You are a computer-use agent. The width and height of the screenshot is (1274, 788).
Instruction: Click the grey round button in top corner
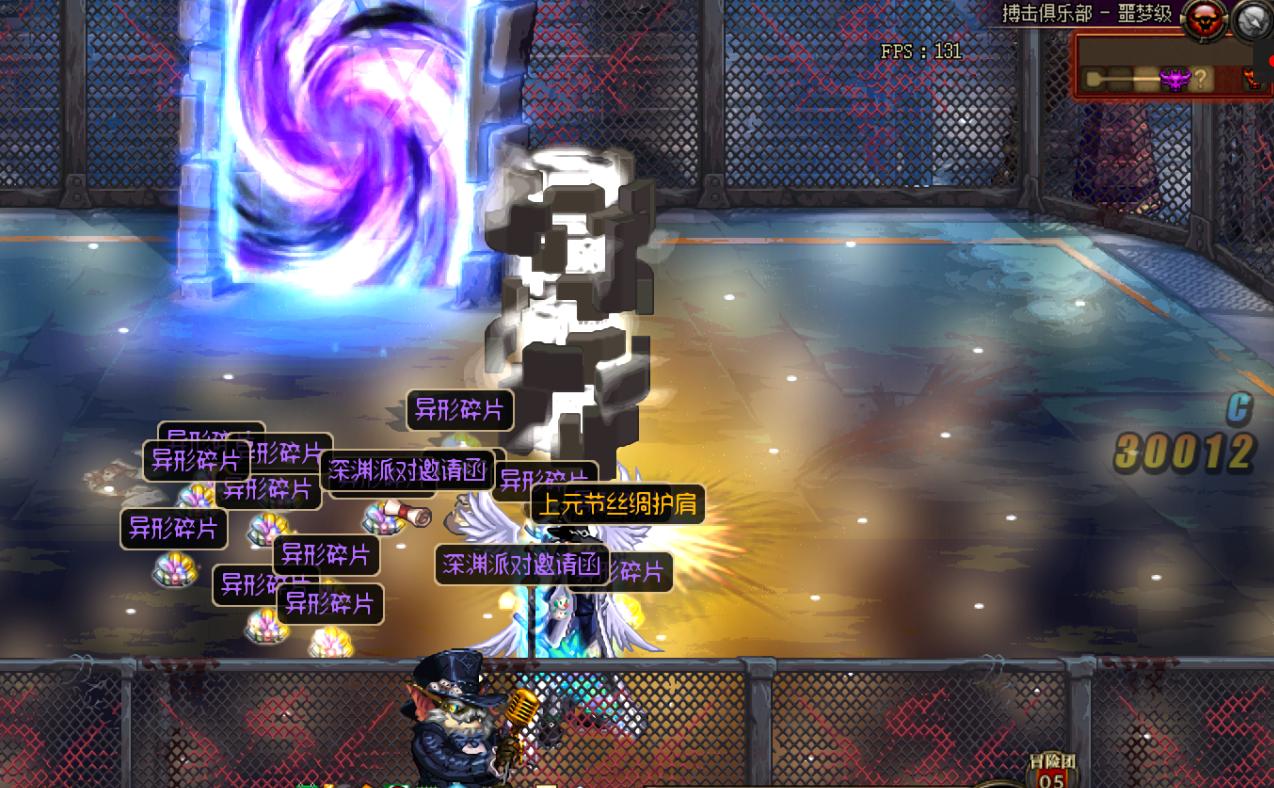[x=1252, y=19]
